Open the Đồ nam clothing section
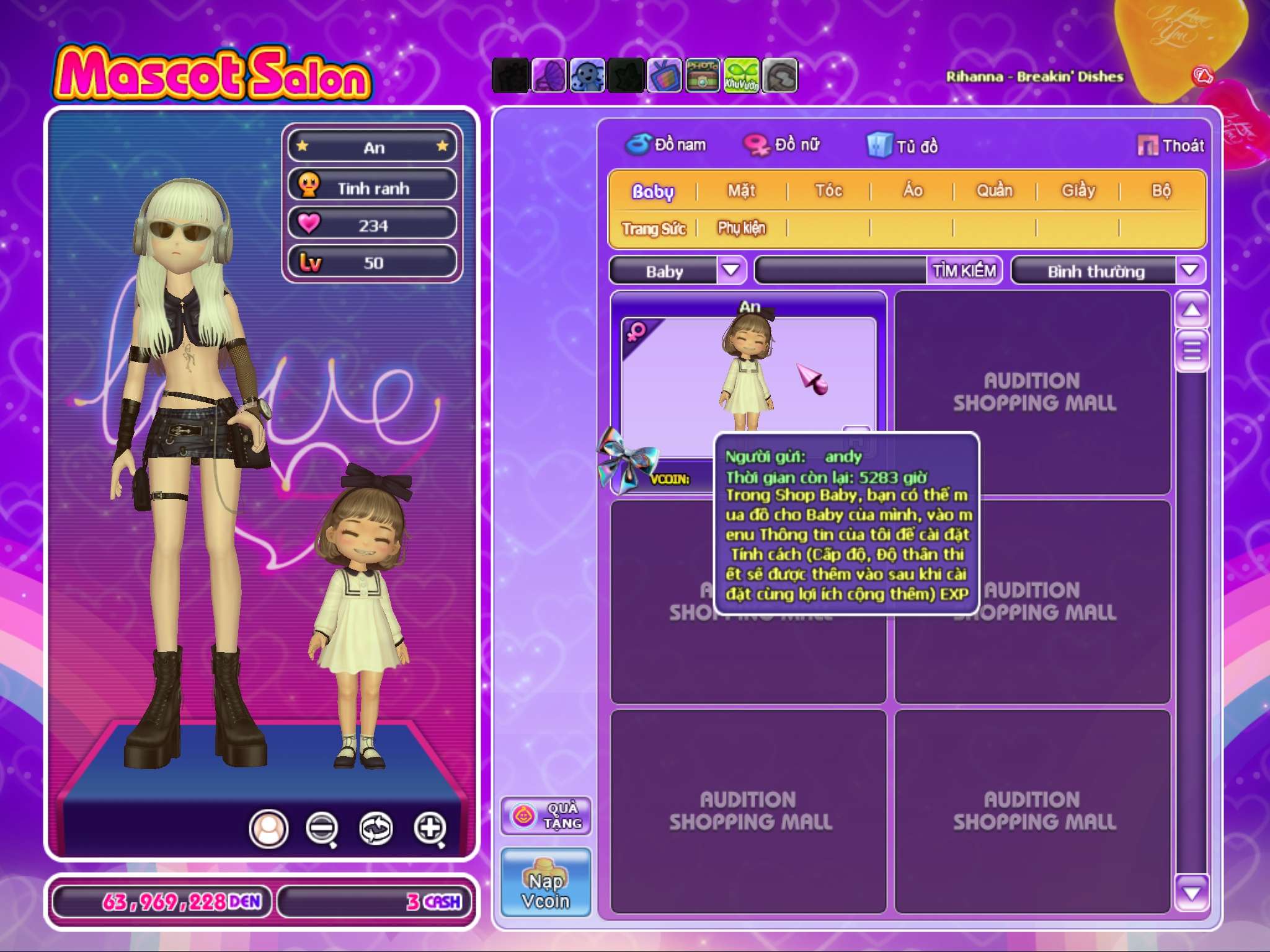Image resolution: width=1270 pixels, height=952 pixels. 666,145
